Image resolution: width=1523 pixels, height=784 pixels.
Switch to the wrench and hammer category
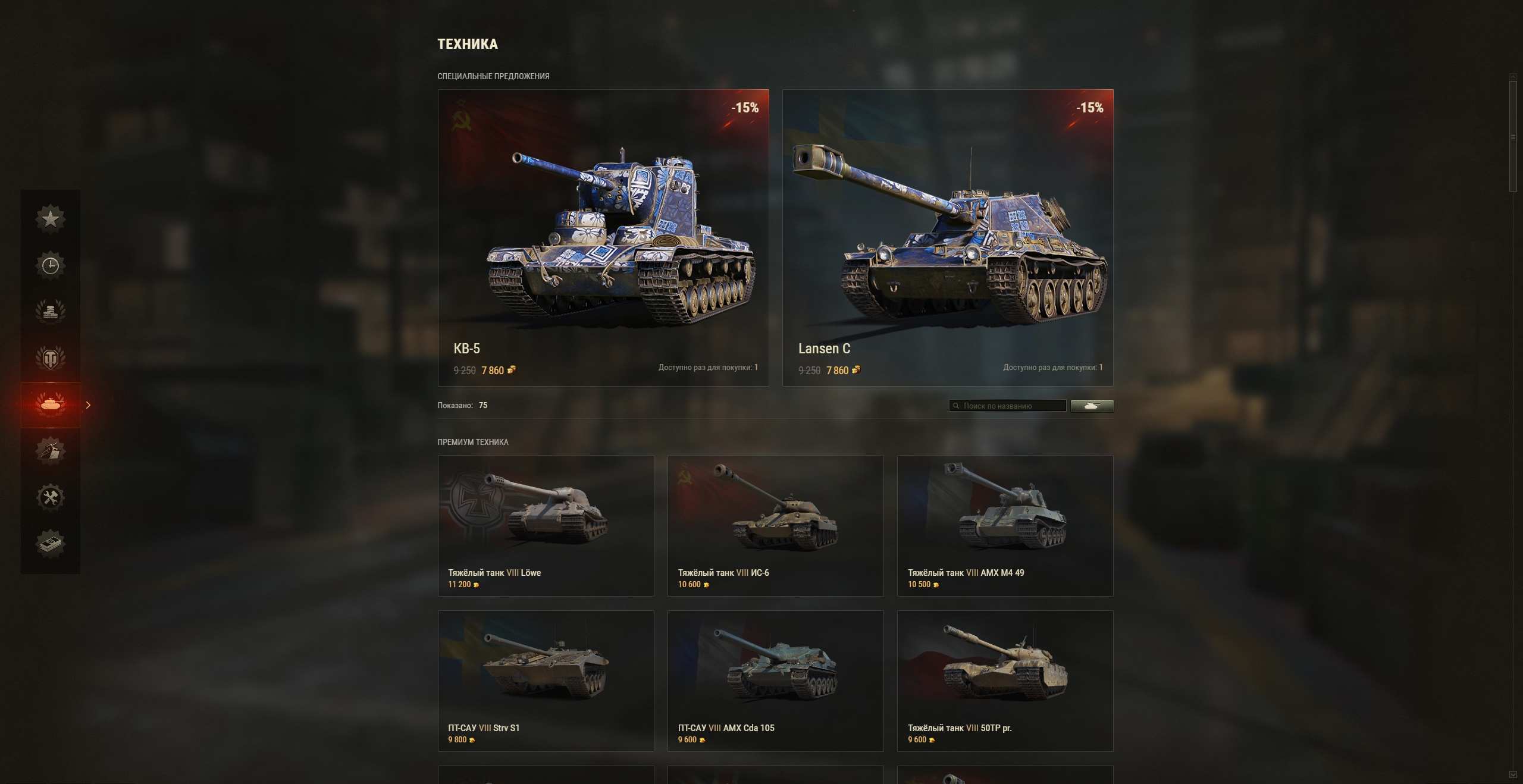51,497
